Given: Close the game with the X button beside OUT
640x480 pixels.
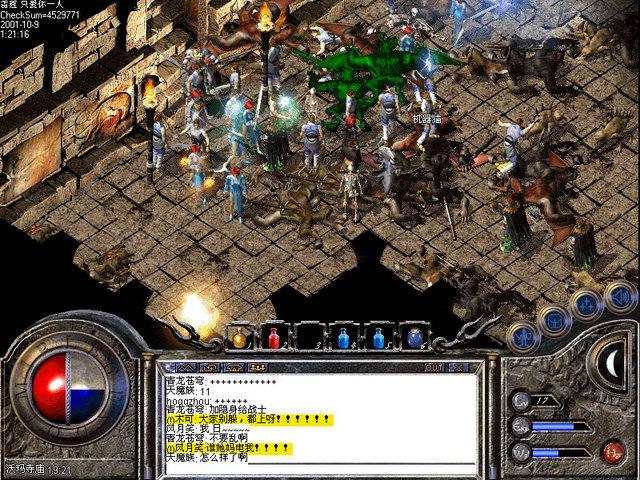Looking at the screenshot, I should point(461,367).
